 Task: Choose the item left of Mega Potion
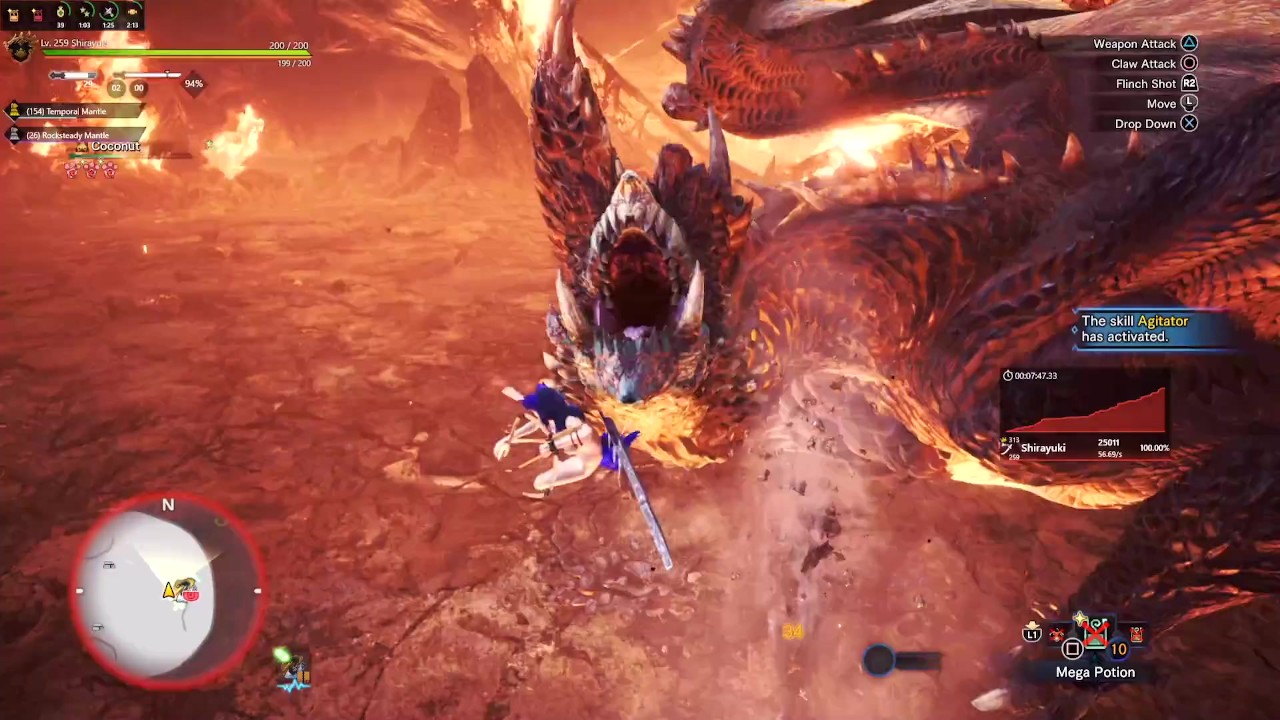1057,634
